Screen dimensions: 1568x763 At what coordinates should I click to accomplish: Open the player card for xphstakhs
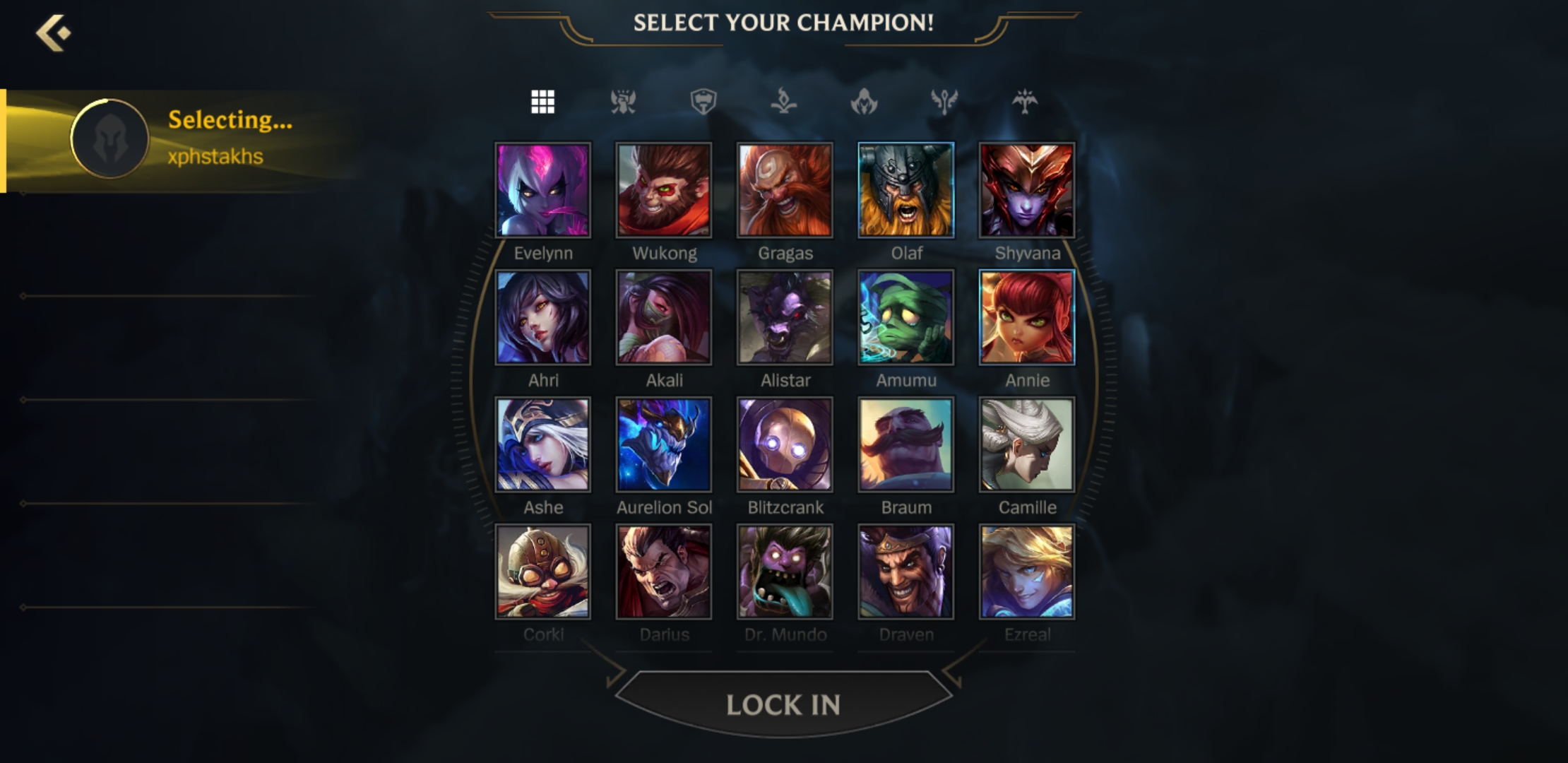click(111, 138)
